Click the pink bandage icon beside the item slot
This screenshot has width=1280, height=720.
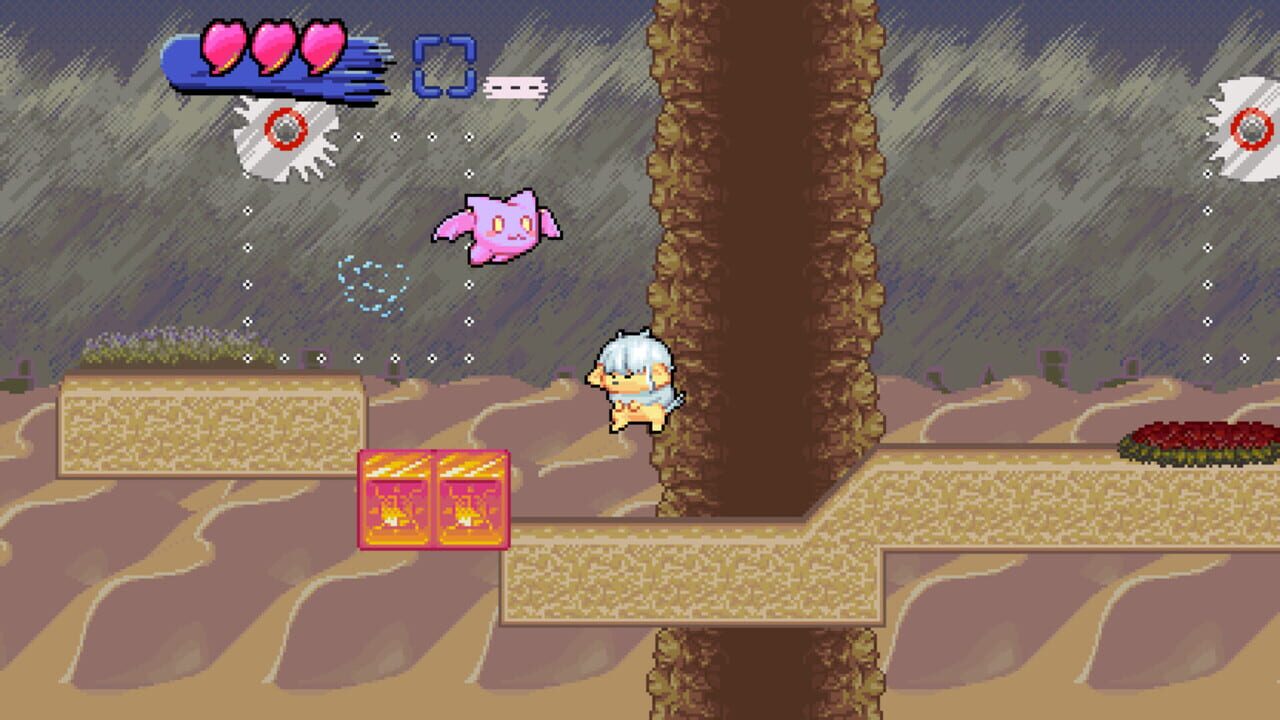click(515, 87)
